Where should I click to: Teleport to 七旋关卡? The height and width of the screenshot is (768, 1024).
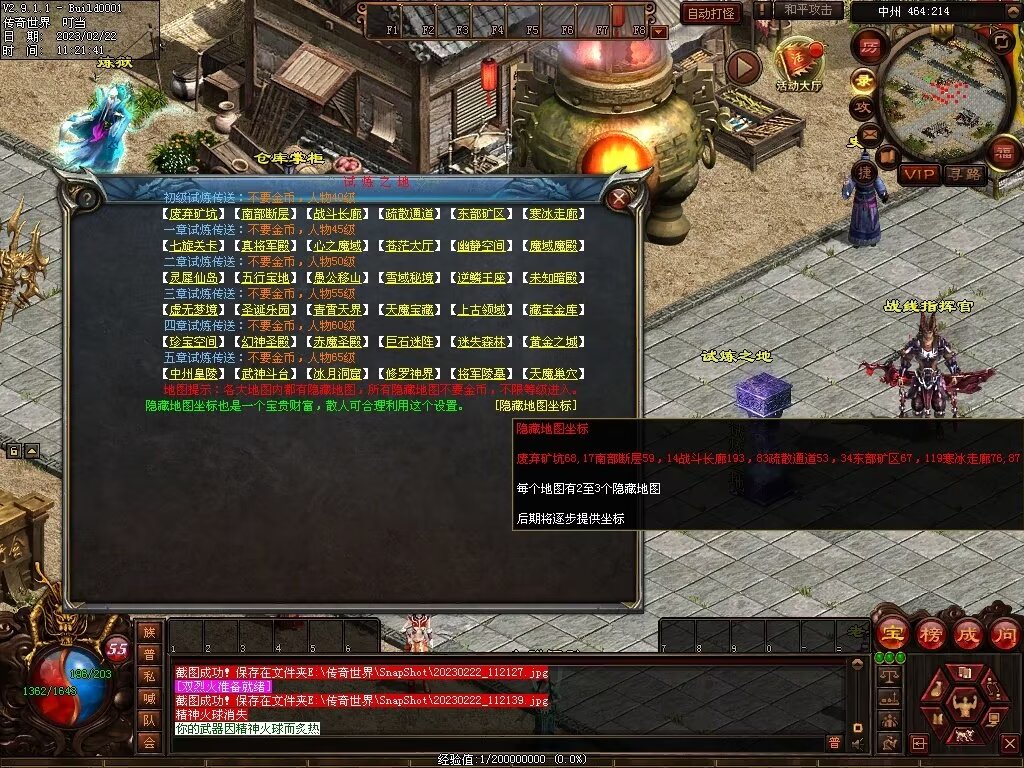pyautogui.click(x=194, y=246)
